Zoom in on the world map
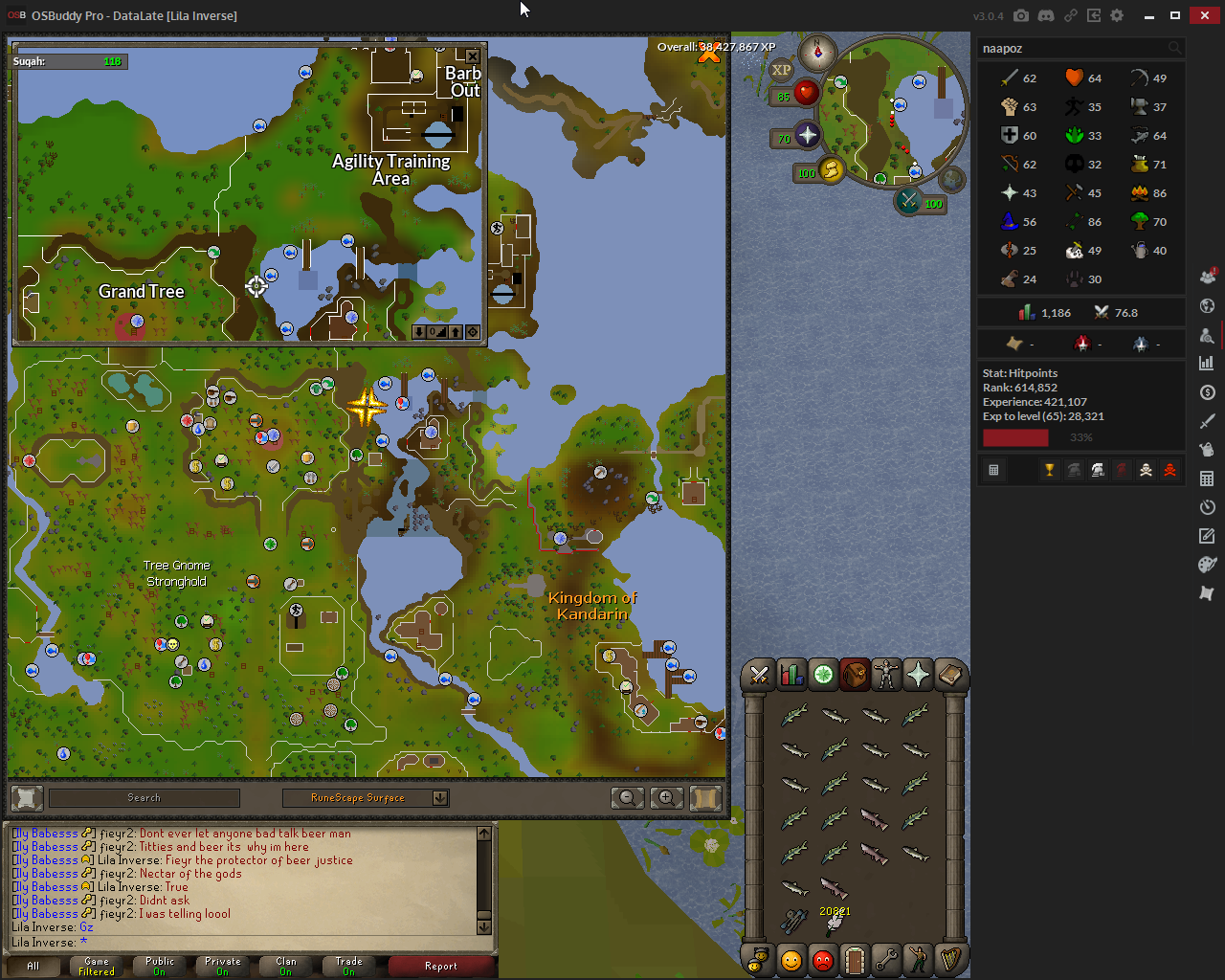1225x980 pixels. coord(666,797)
